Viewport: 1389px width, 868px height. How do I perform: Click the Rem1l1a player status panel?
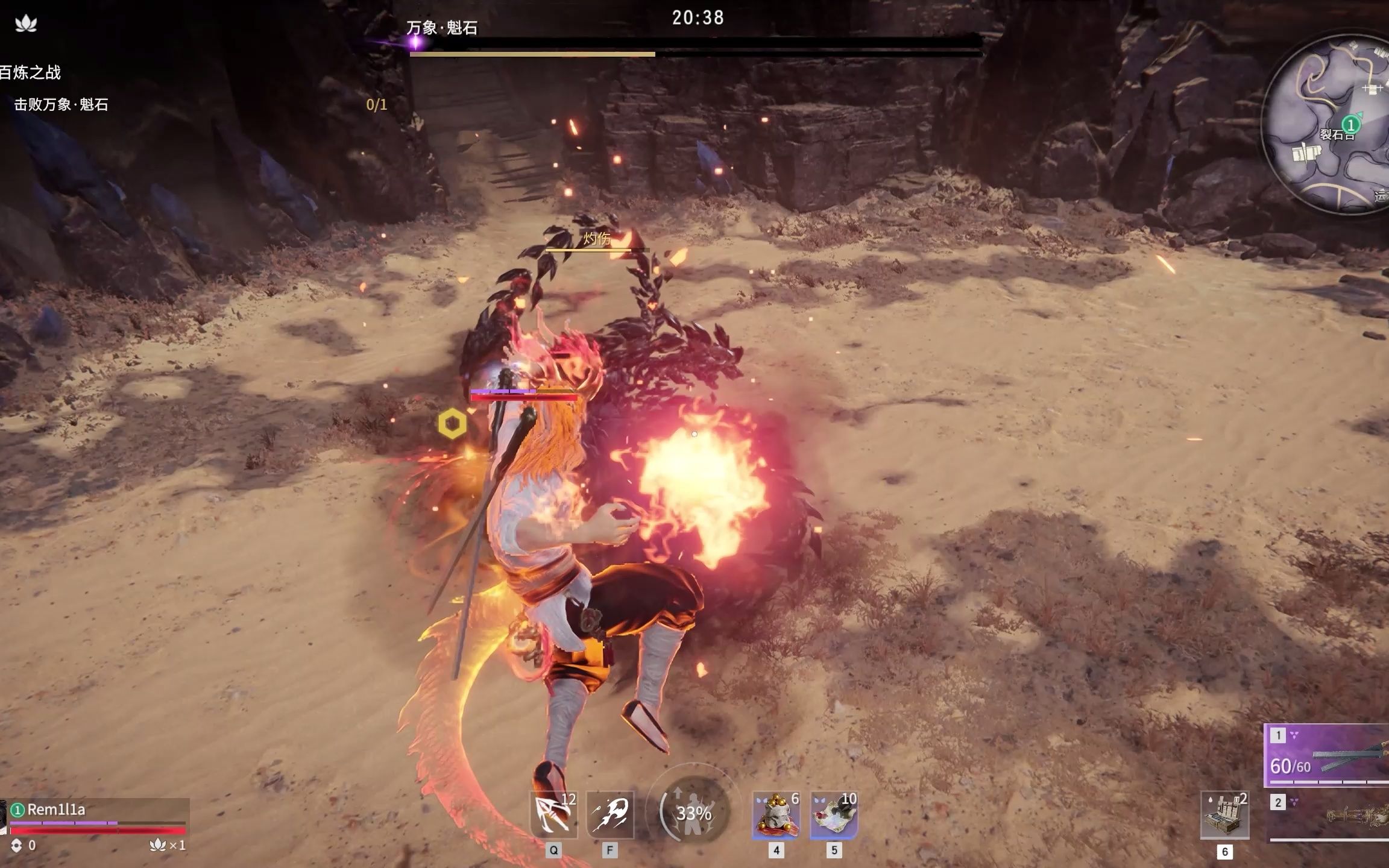(96, 820)
